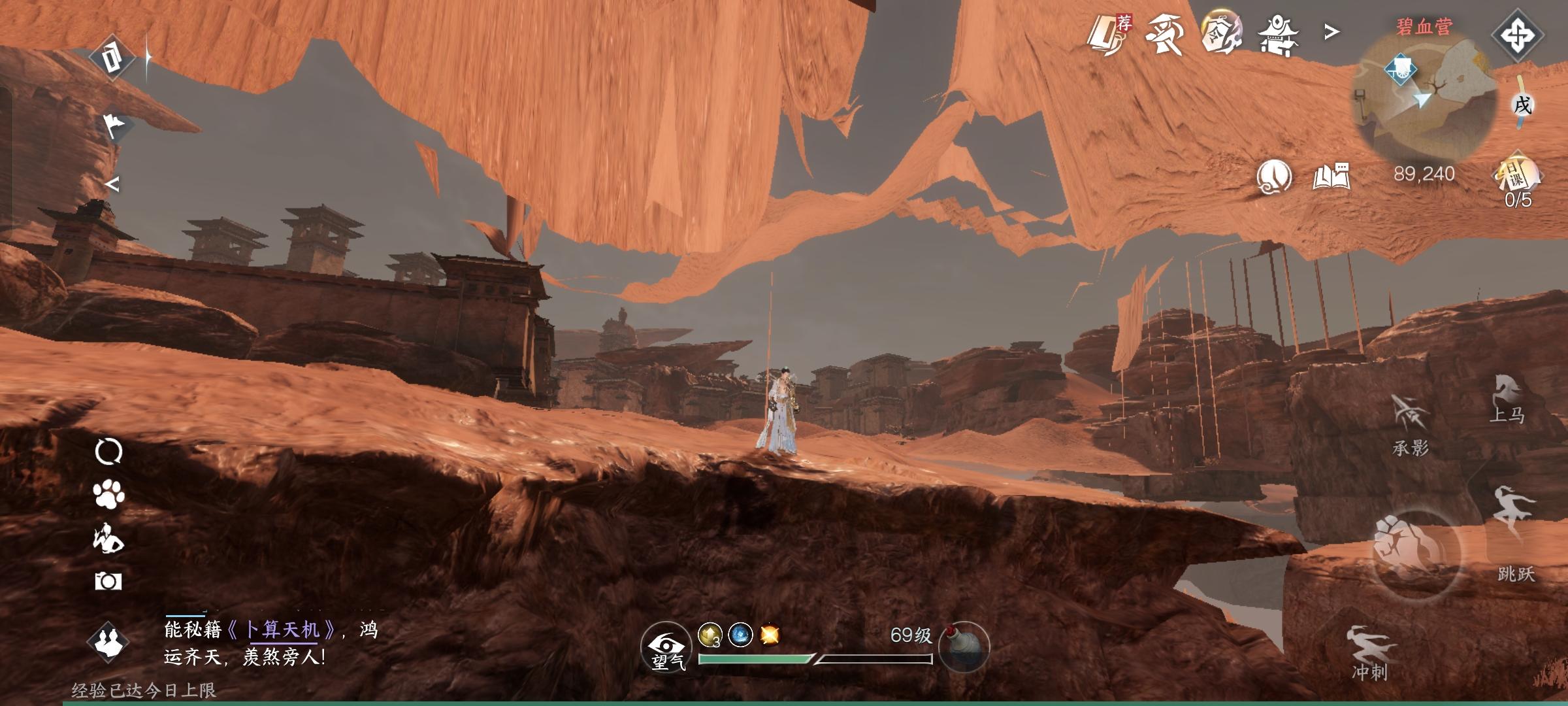Screen dimensions: 1568x706
Task: Tap the four-petal diamond menu button
Action: (1518, 35)
